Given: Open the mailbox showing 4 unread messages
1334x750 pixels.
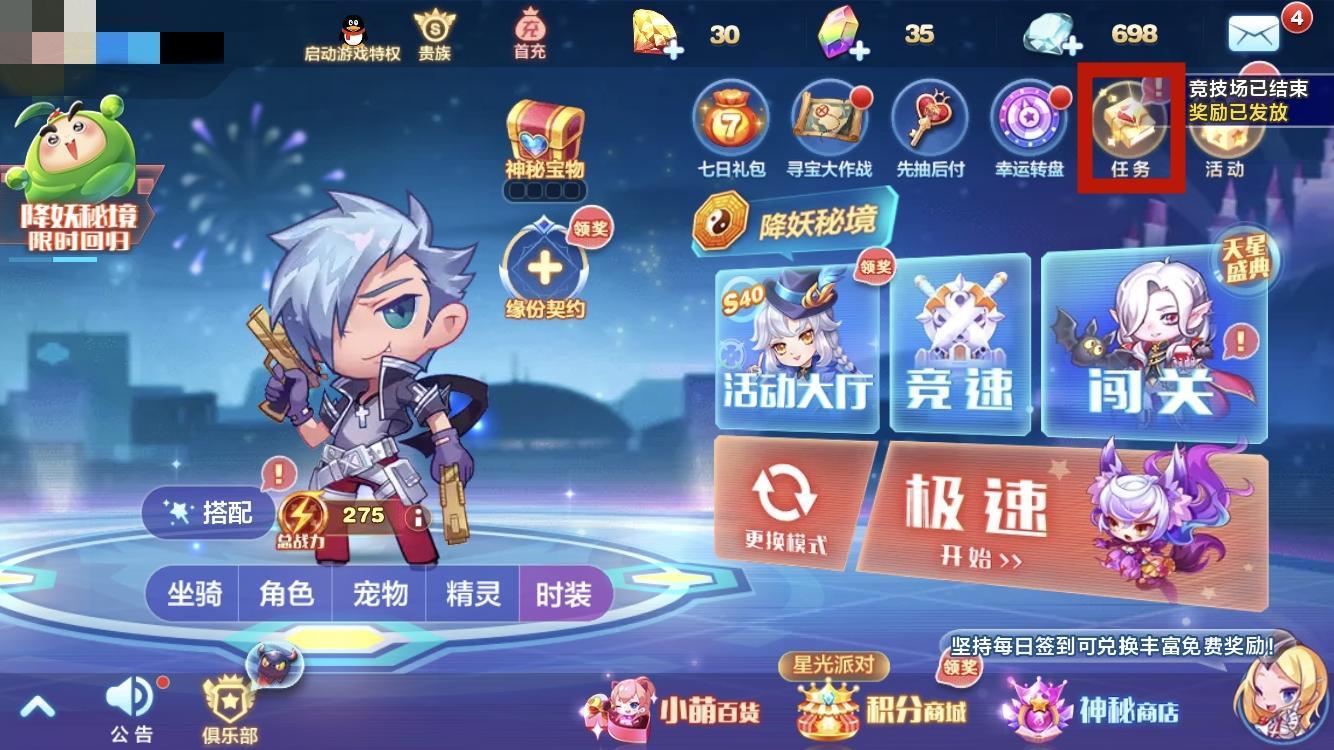Looking at the screenshot, I should click(x=1253, y=33).
